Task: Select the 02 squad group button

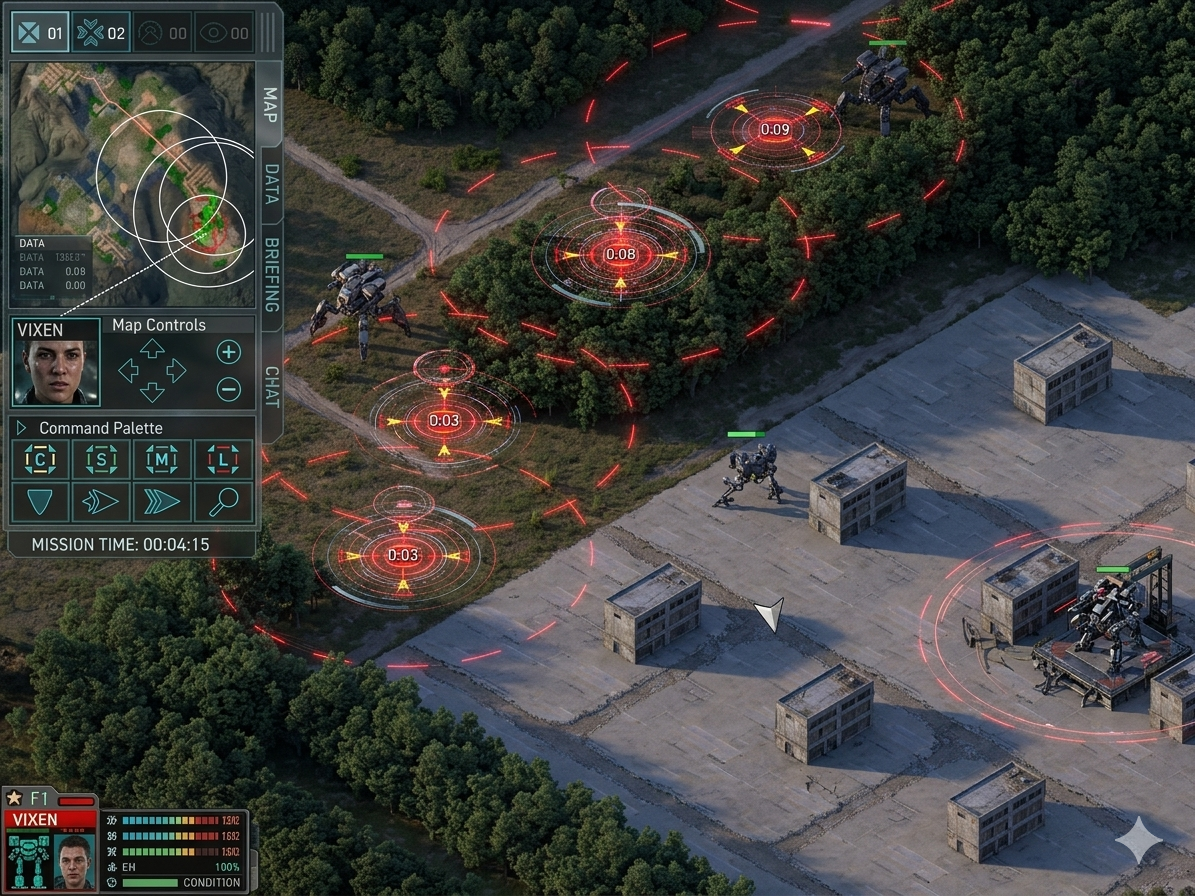Action: [x=101, y=33]
